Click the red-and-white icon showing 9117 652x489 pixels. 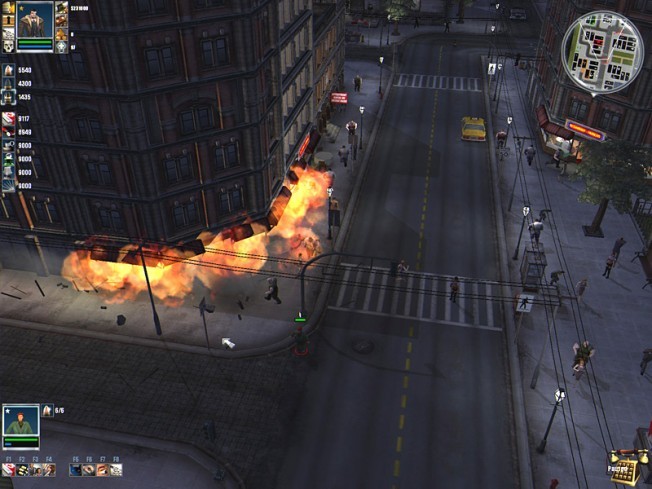[8, 119]
